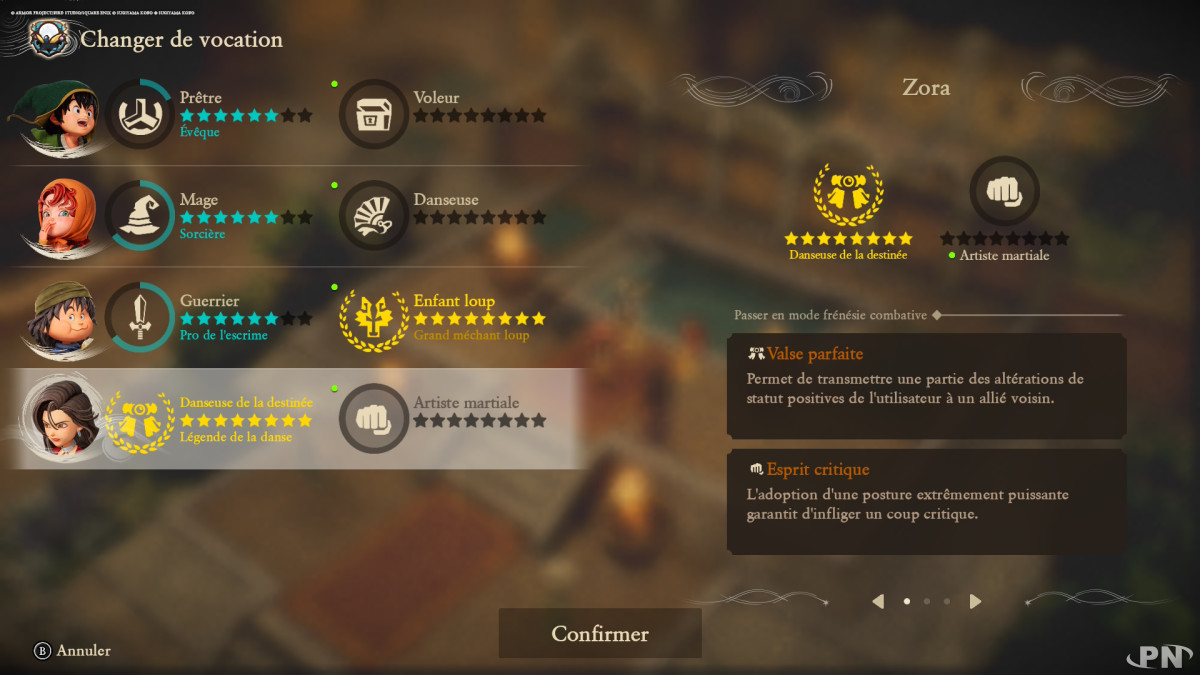Confirm the vocation change
Image resolution: width=1200 pixels, height=675 pixels.
(x=600, y=634)
